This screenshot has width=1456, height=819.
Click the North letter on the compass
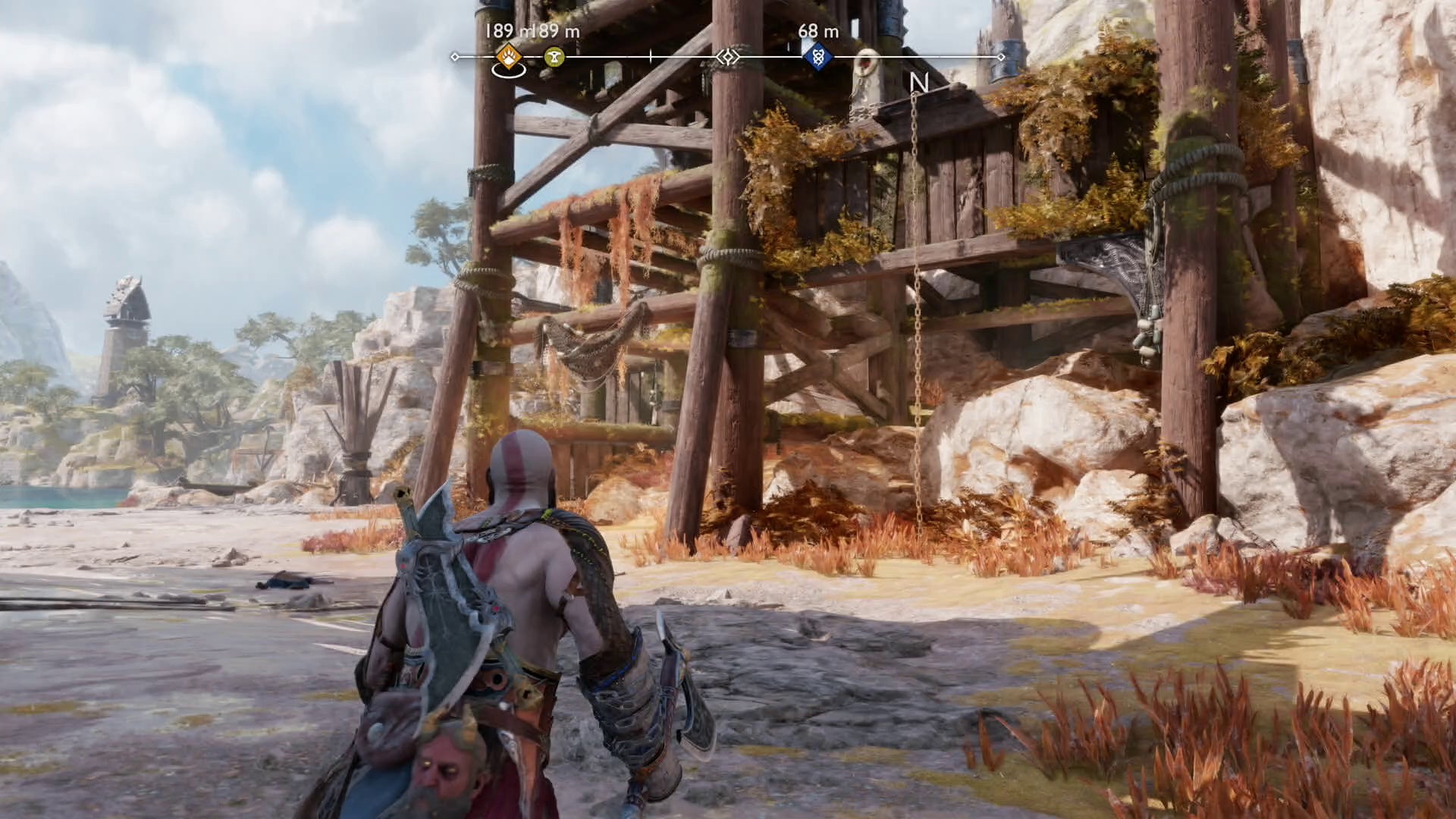point(918,83)
